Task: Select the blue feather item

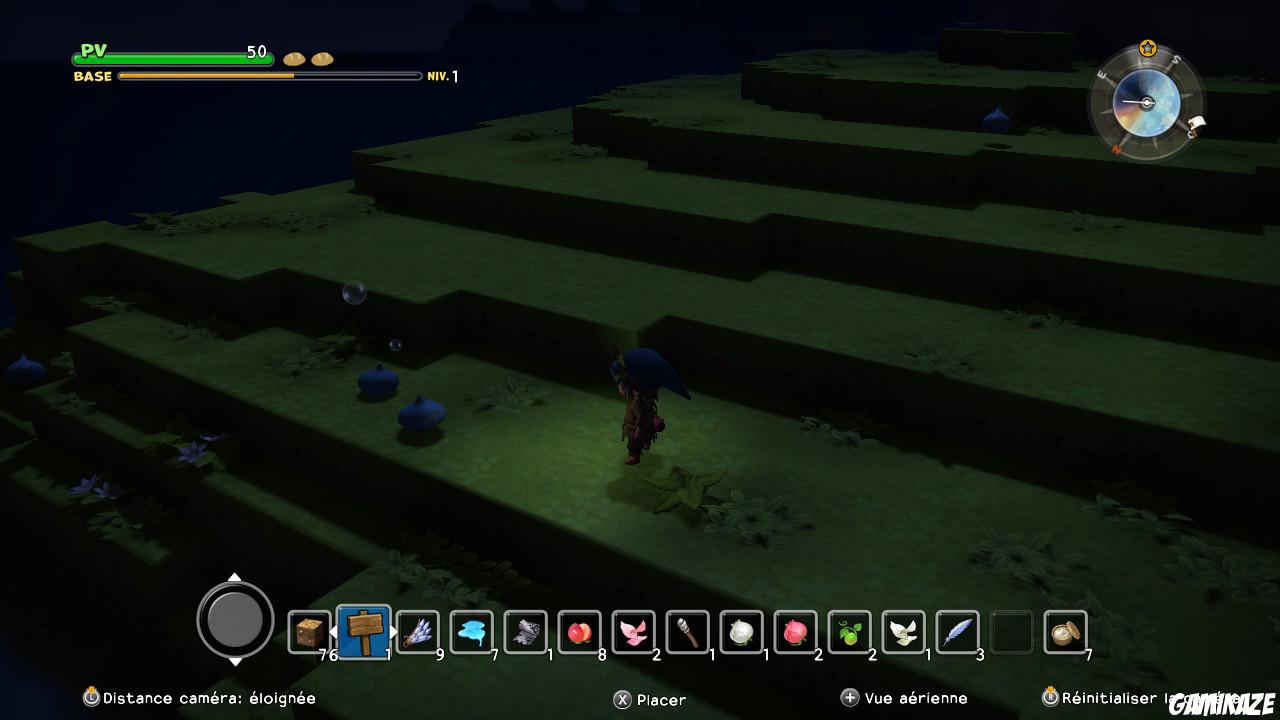Action: click(958, 630)
